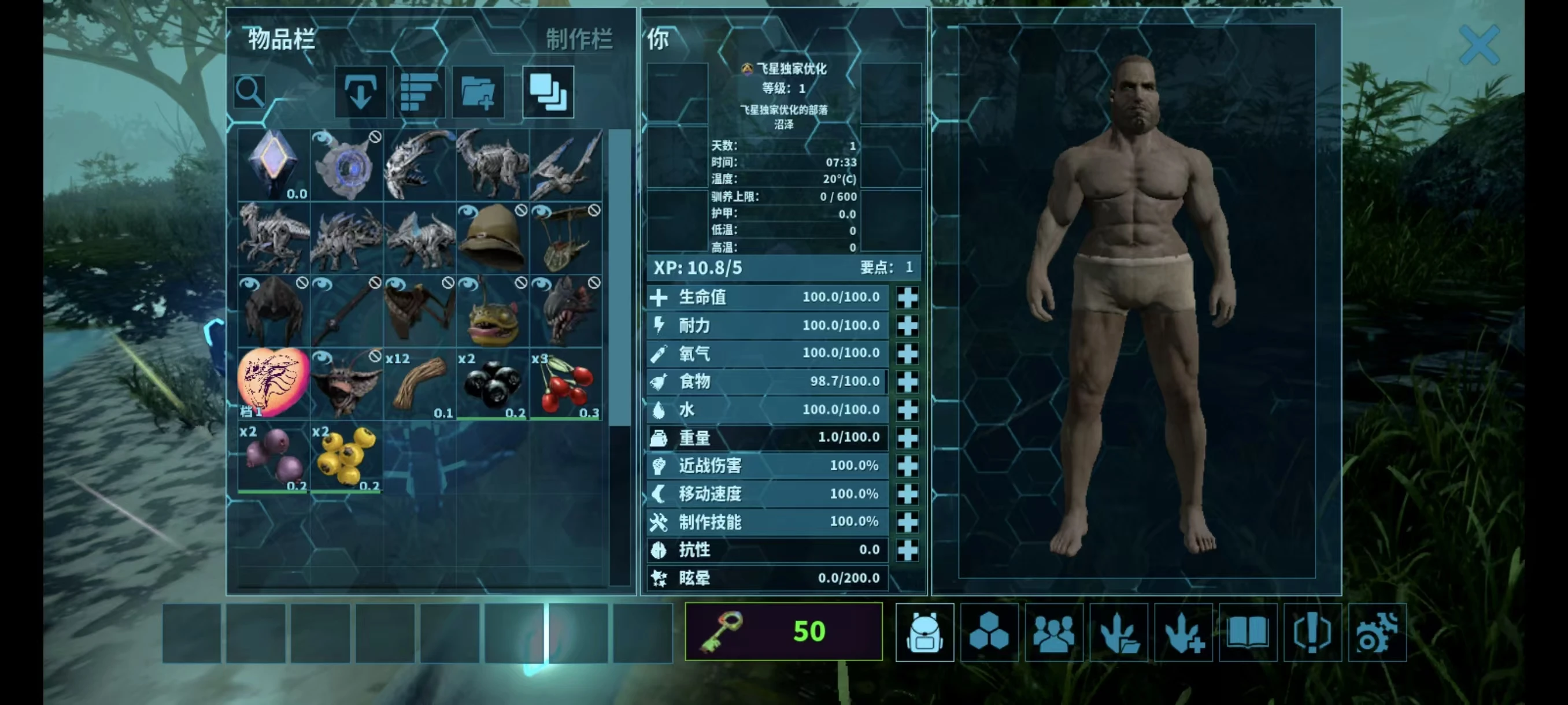Viewport: 1568px width, 705px height.
Task: Pick the black berries x2 slot
Action: [x=493, y=384]
